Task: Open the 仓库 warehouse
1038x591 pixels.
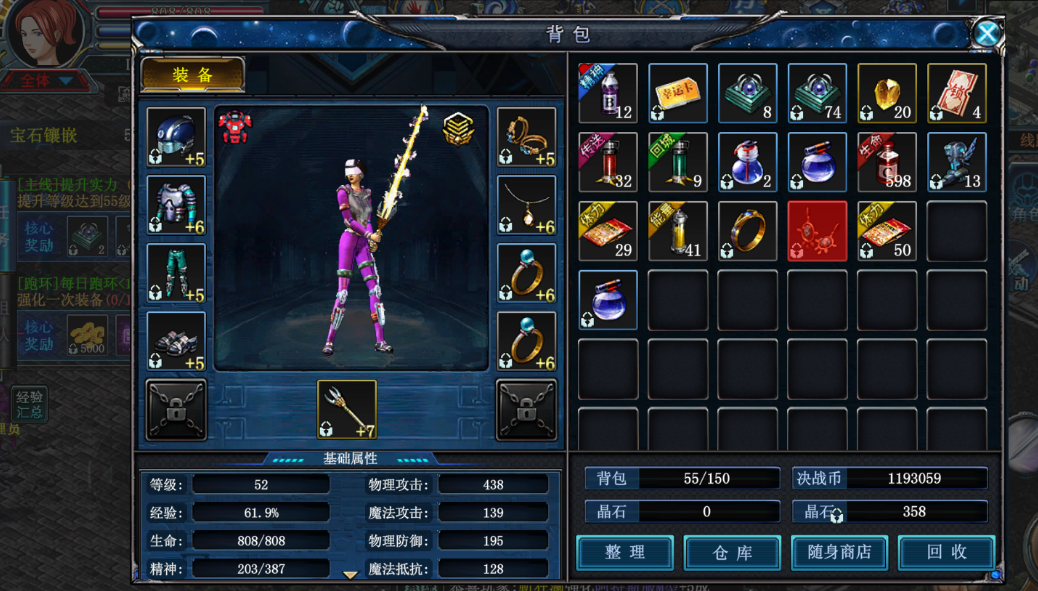Action: pos(732,552)
